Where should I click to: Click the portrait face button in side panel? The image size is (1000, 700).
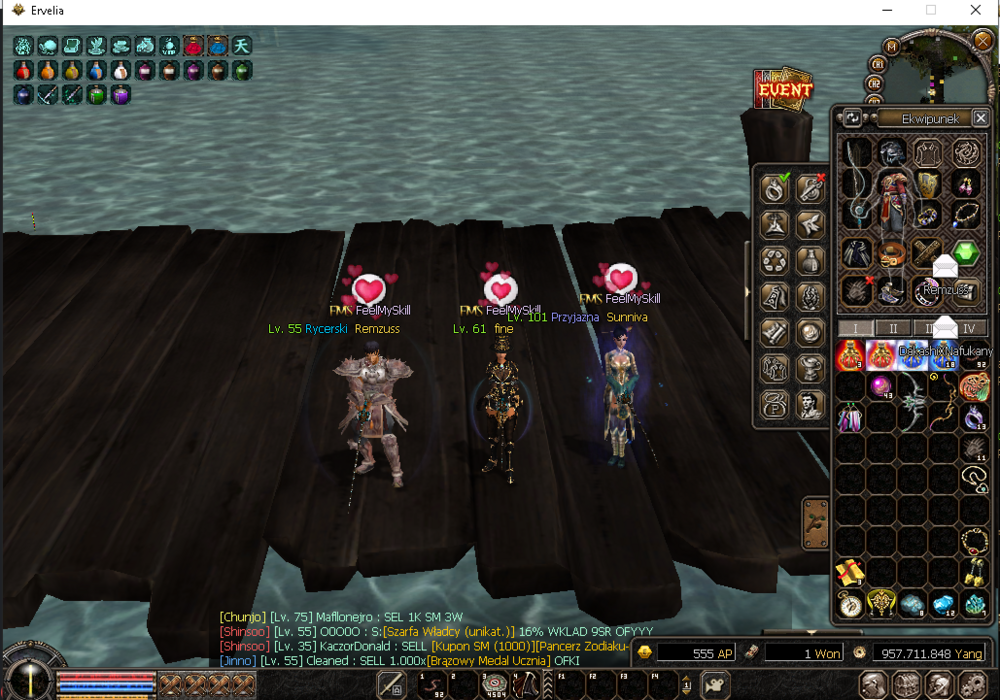click(x=810, y=405)
